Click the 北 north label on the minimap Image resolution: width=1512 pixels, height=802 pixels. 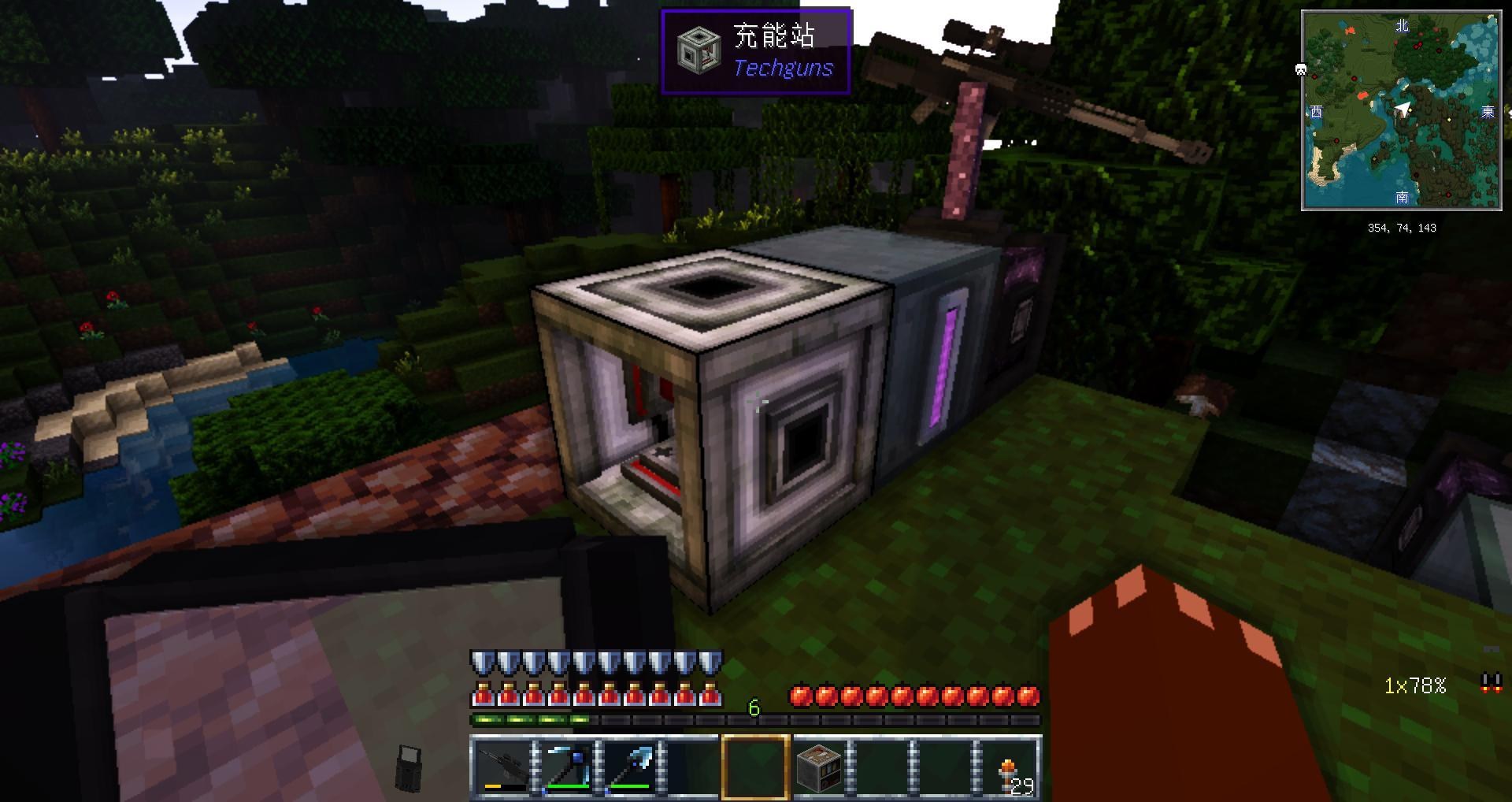pos(1403,25)
